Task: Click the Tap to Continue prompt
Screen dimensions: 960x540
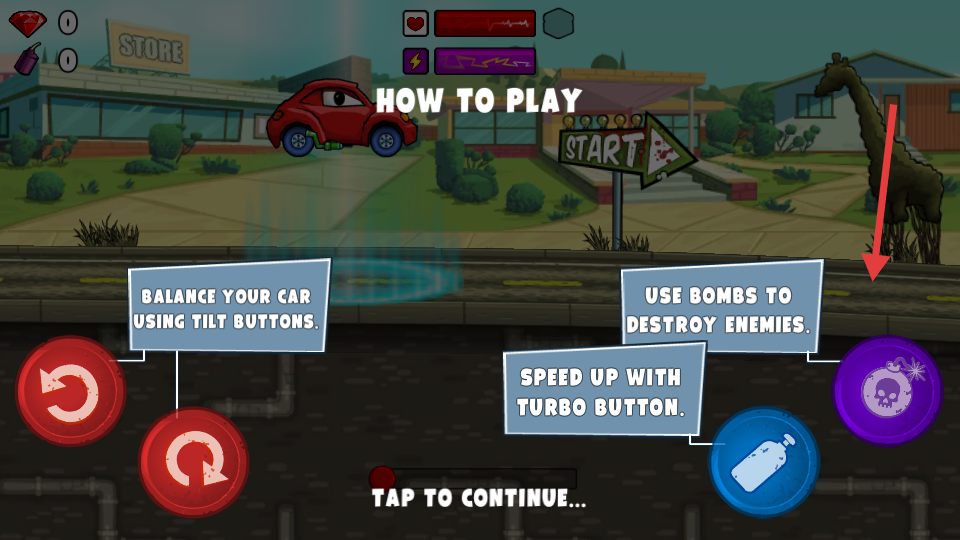Action: tap(479, 498)
